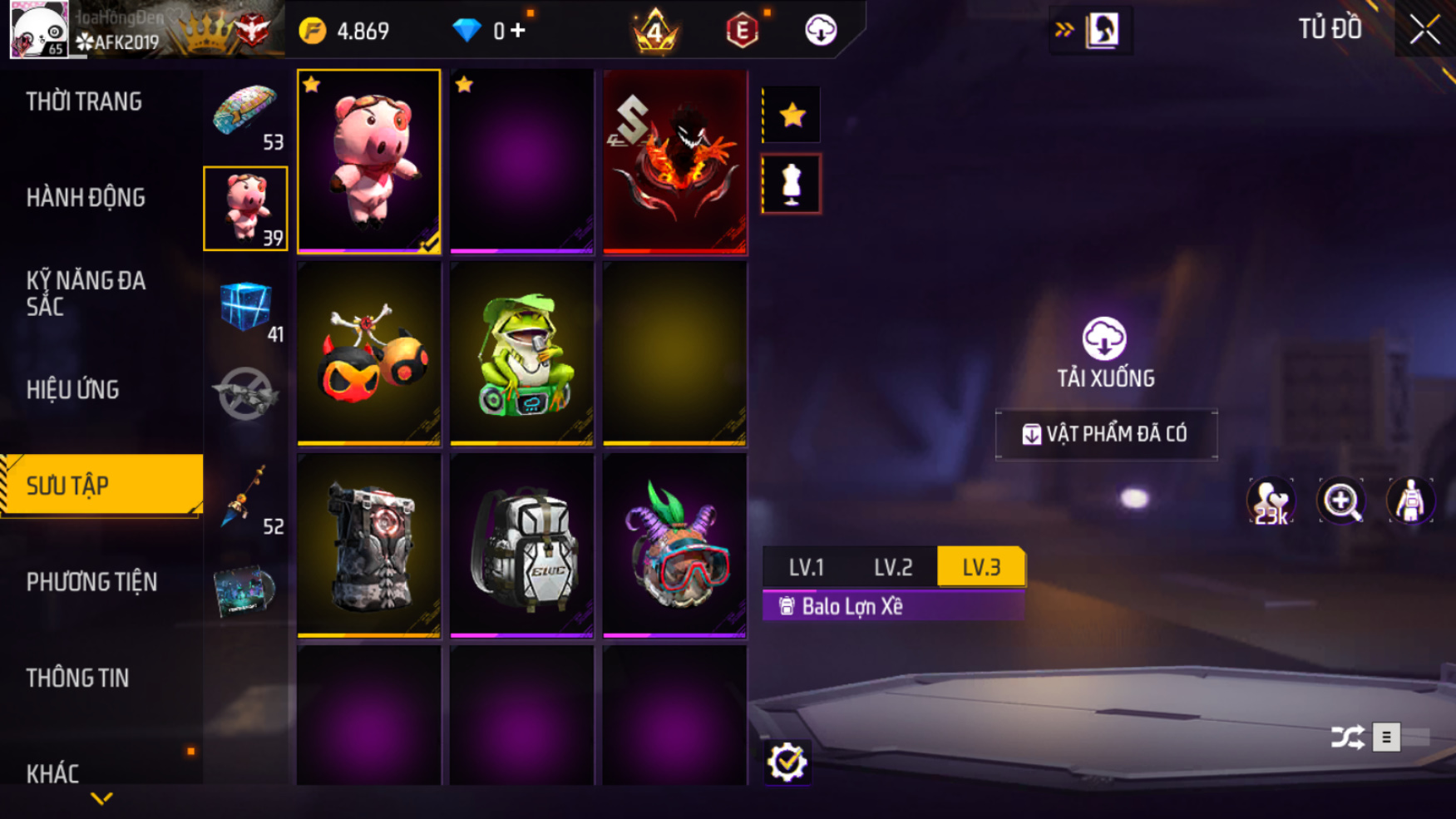Viewport: 1456px width, 819px height.
Task: Open the surfboard subcategory with 53 items
Action: [x=245, y=115]
